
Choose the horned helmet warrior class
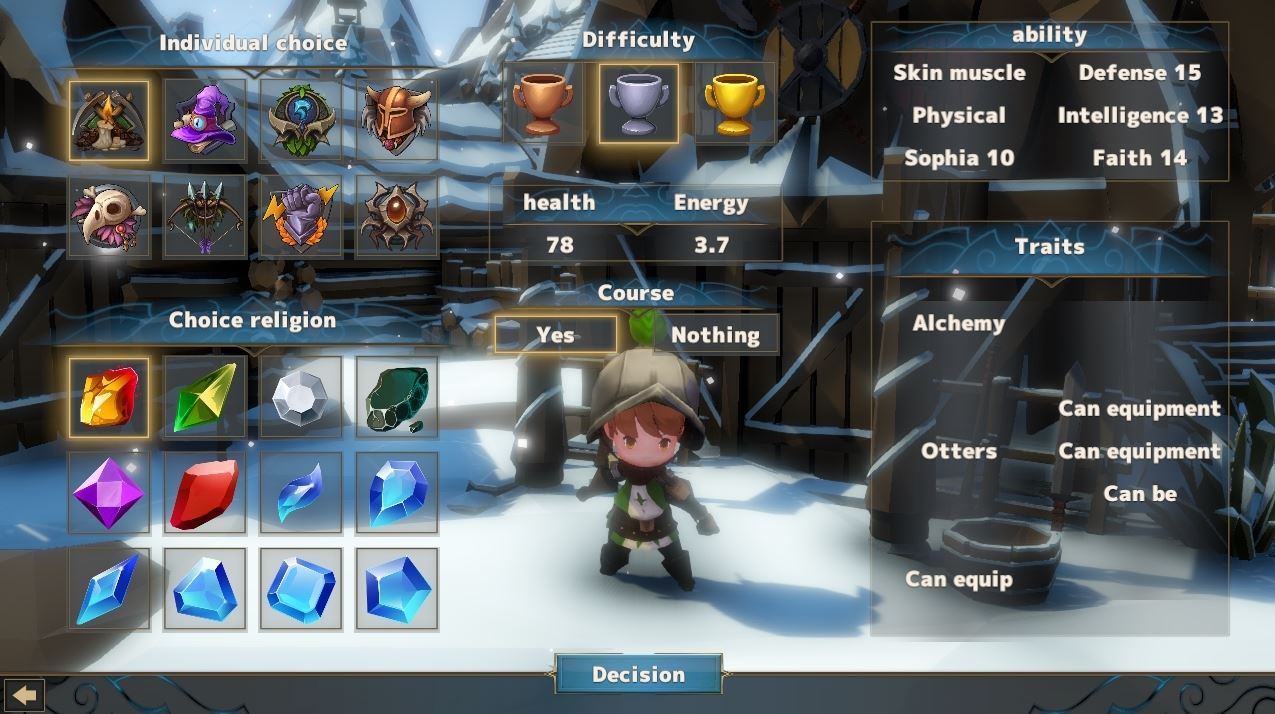point(396,120)
